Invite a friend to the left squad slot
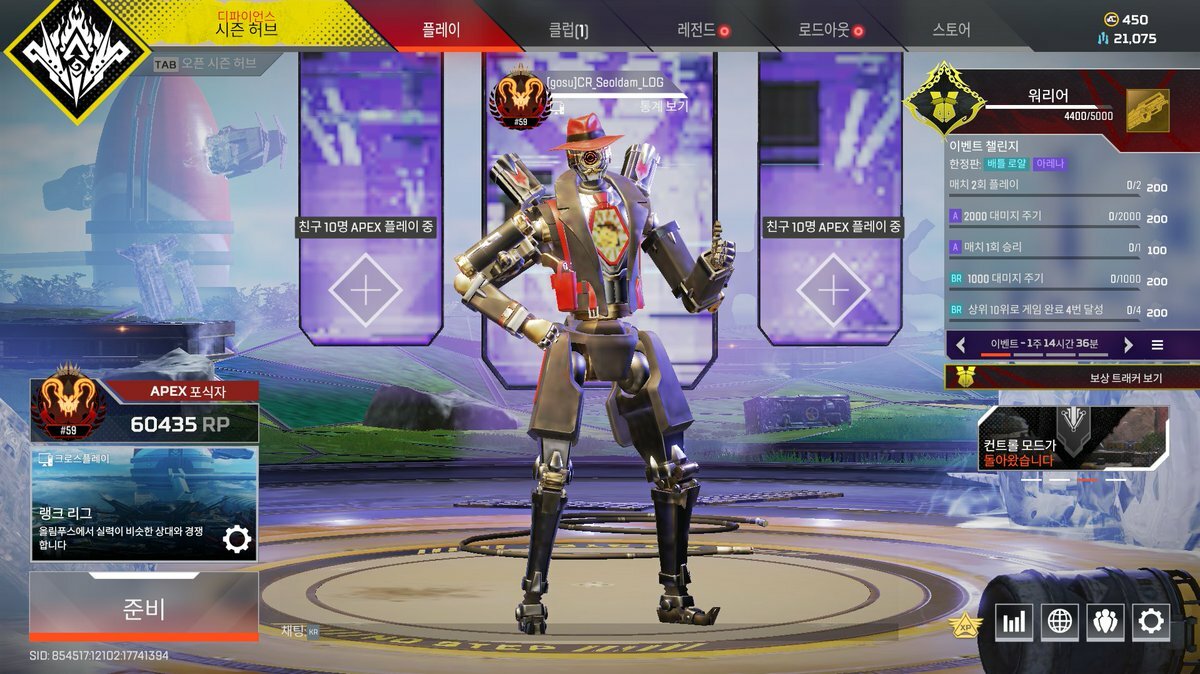1200x674 pixels. (x=365, y=290)
